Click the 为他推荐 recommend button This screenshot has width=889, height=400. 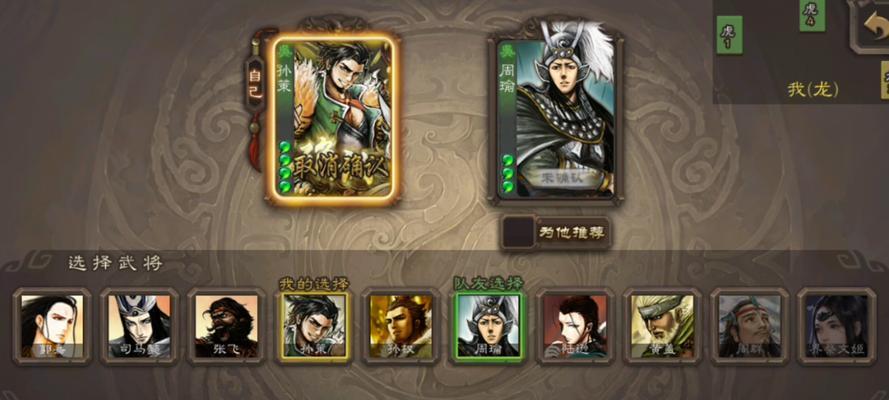(557, 232)
